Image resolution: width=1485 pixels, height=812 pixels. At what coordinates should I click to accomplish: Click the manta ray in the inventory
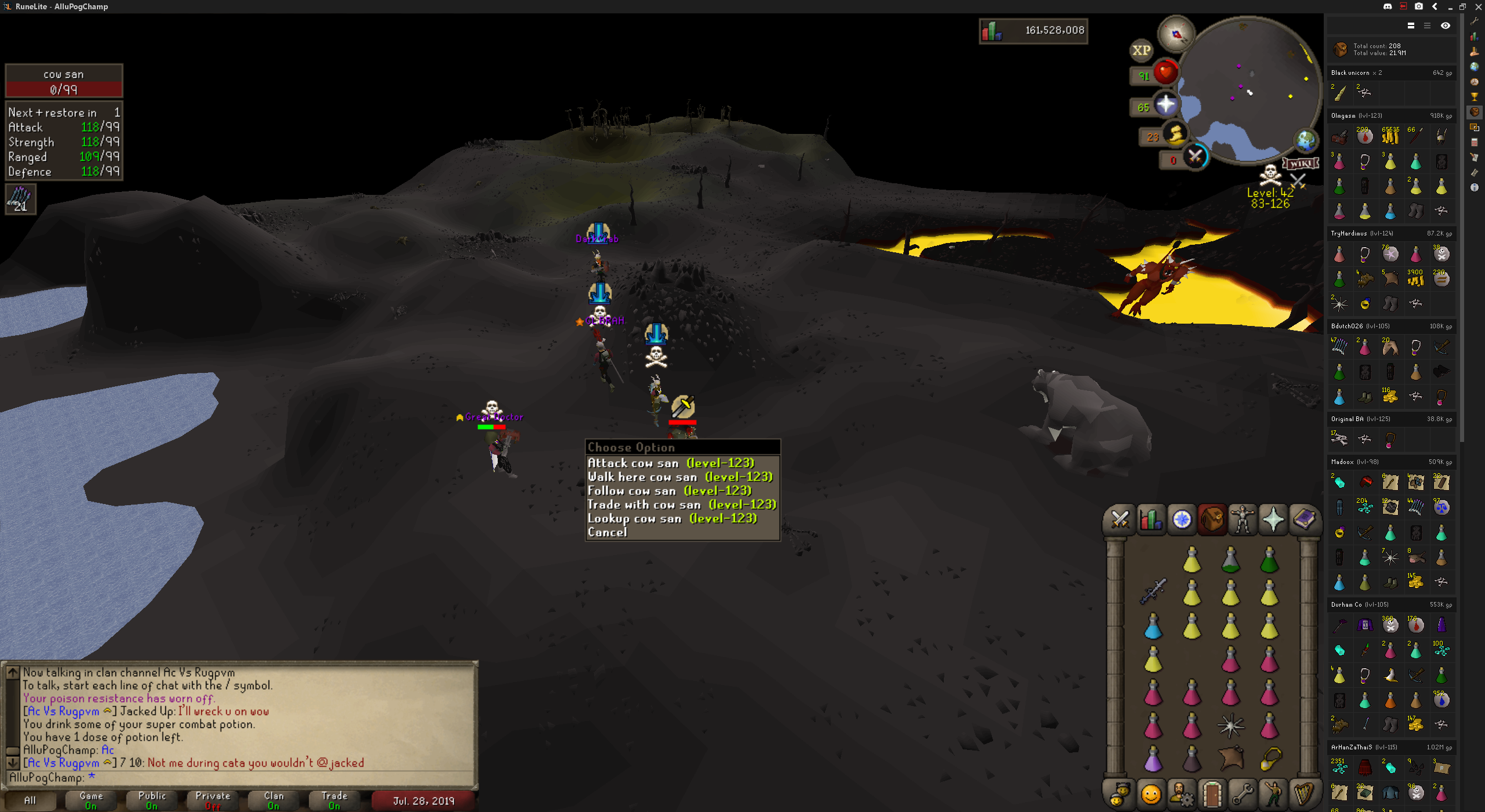click(1231, 758)
